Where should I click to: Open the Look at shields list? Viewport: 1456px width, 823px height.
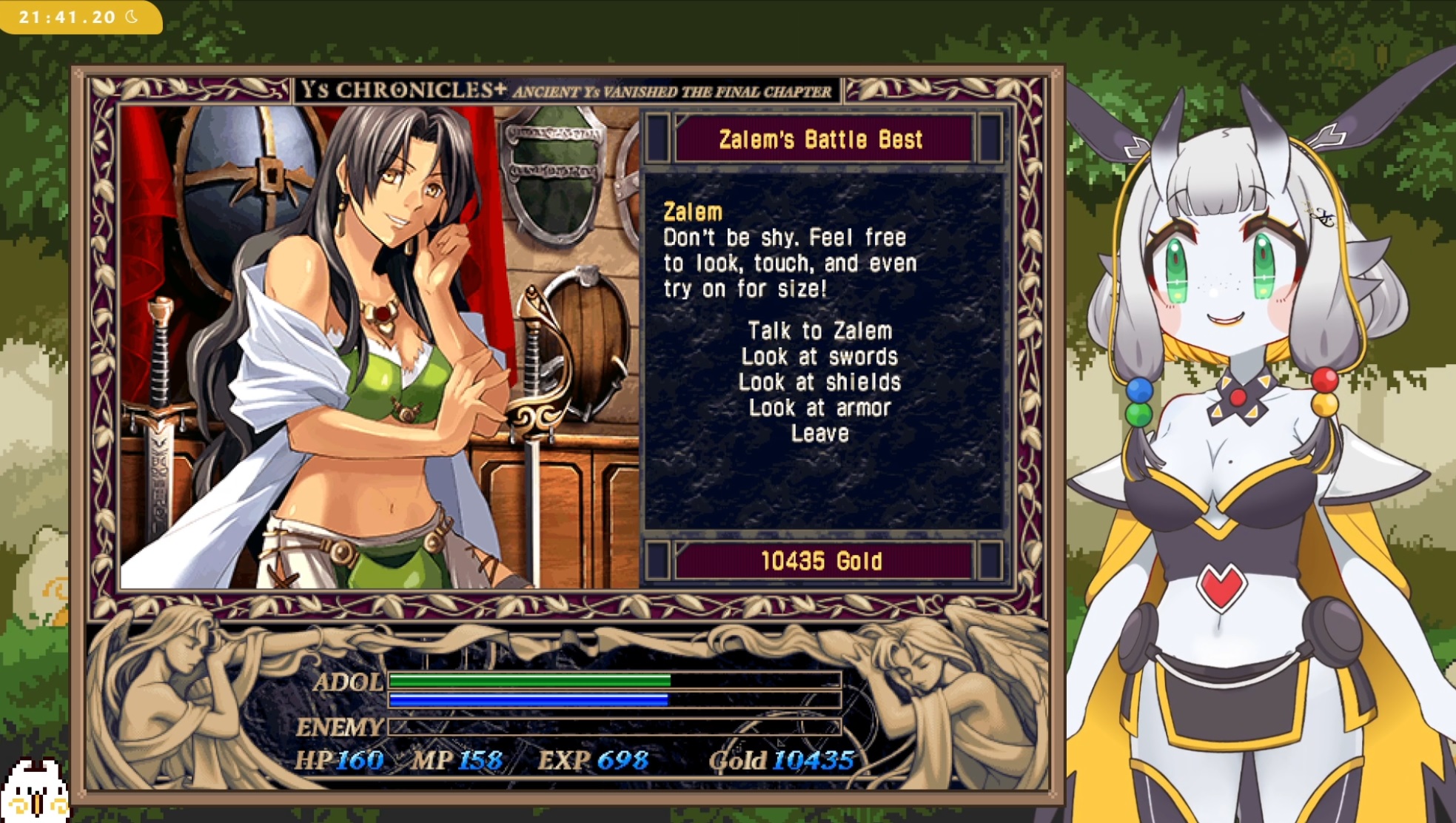819,383
